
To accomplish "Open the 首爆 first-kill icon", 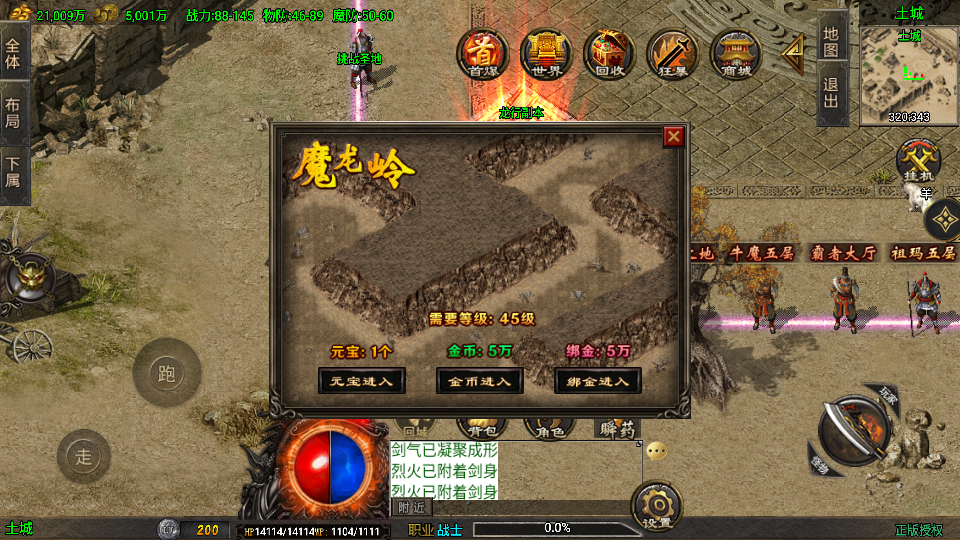I will (483, 53).
